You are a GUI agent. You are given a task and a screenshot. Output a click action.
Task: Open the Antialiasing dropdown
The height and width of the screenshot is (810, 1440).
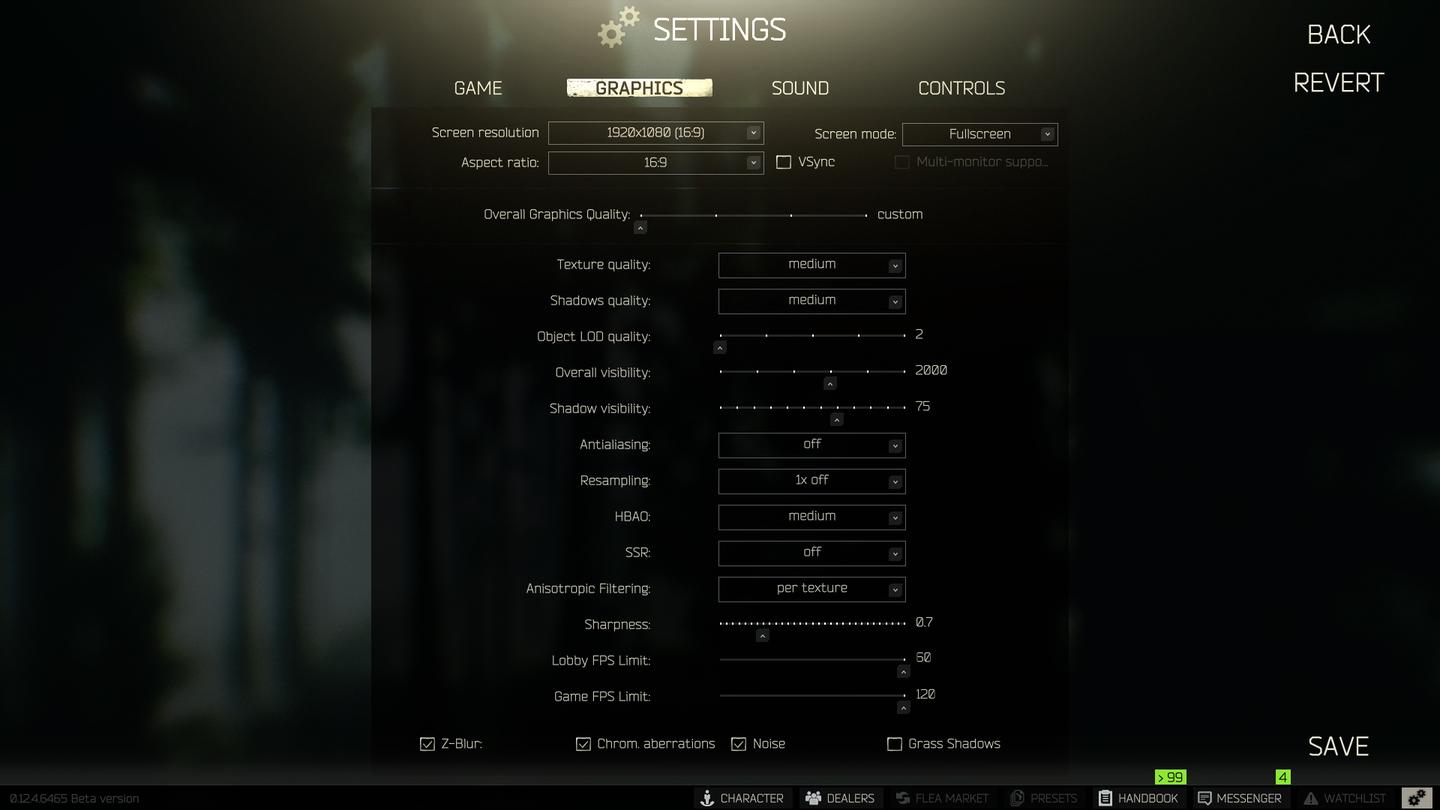811,444
